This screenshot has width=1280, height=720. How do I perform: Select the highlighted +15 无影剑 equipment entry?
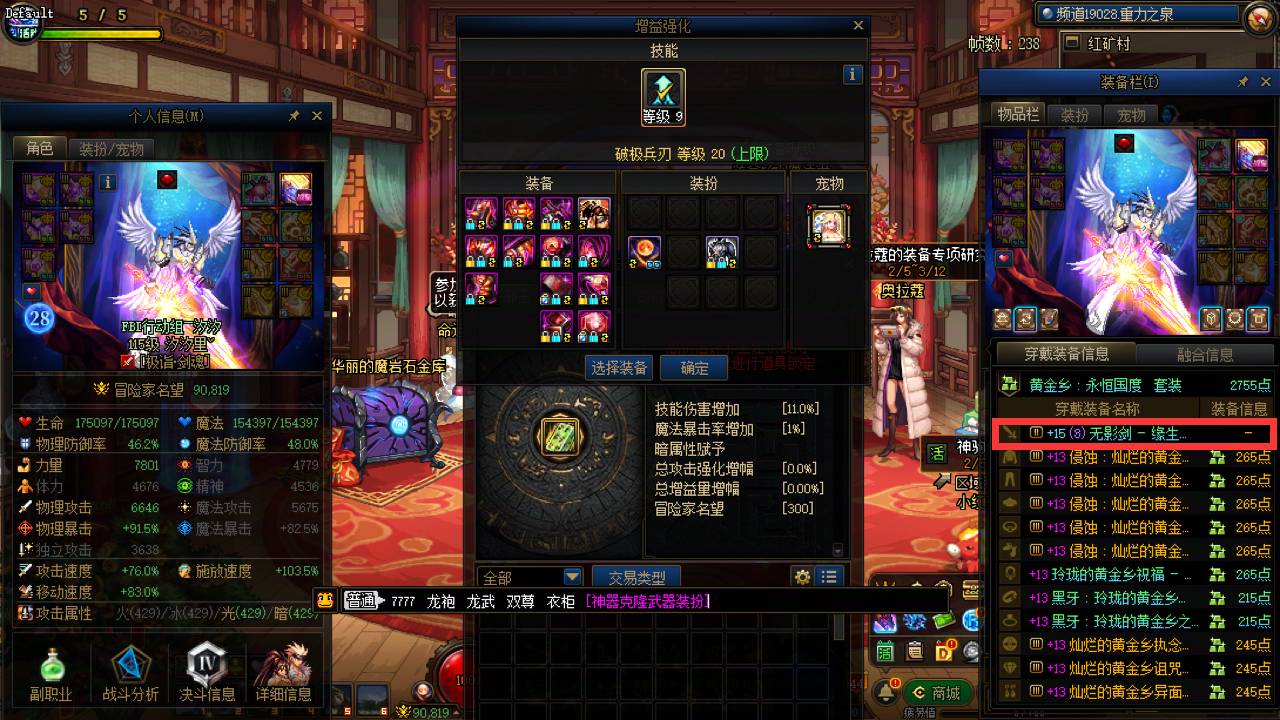coord(1130,433)
